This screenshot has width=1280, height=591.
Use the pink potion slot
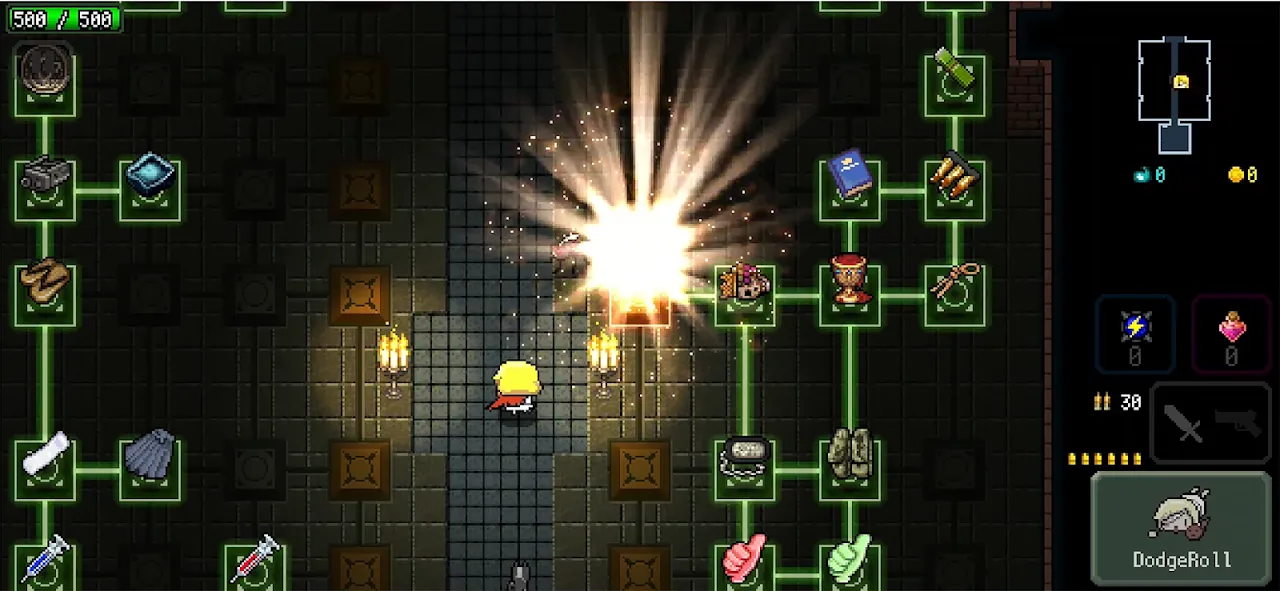tap(1231, 333)
